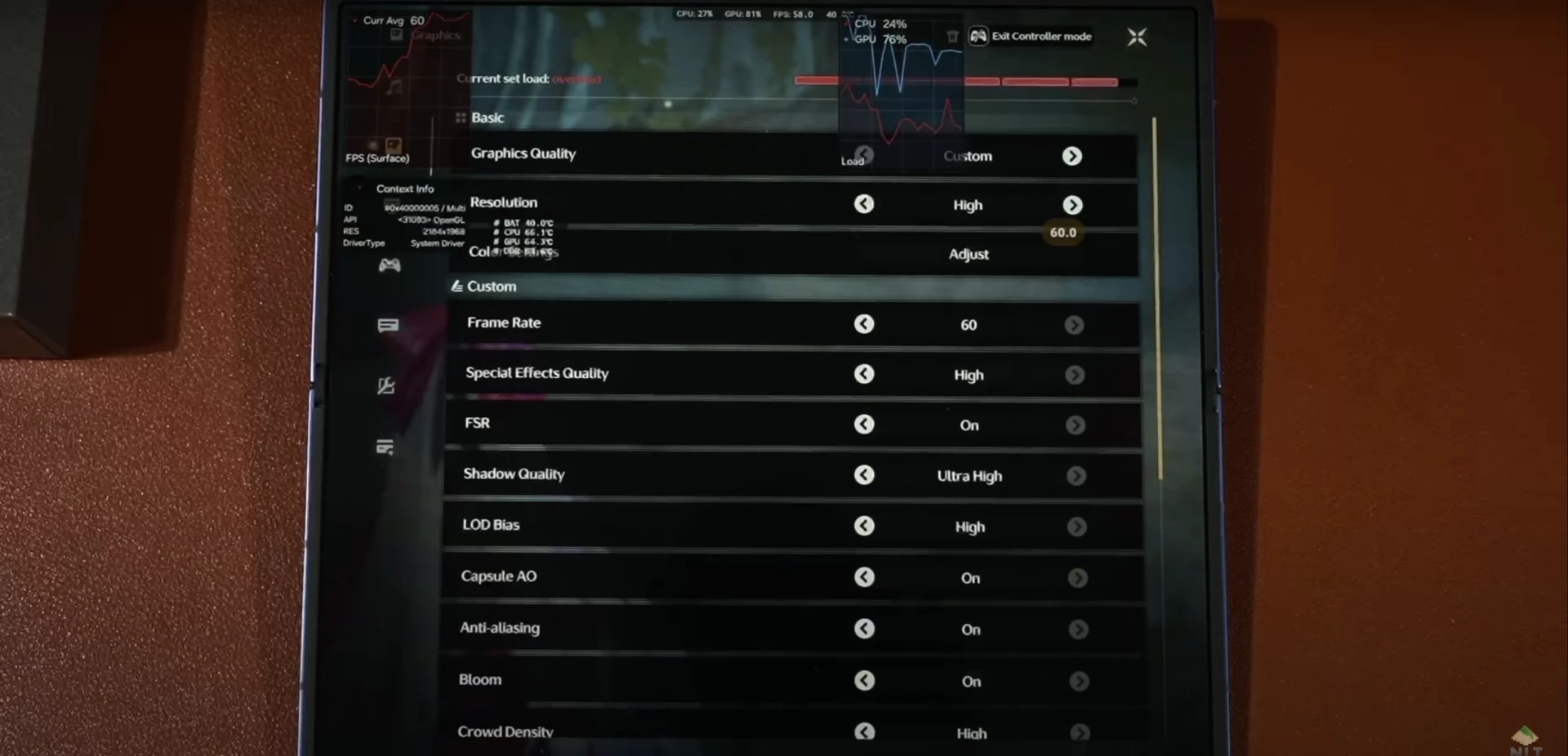1568x756 pixels.
Task: Select the wrench tools settings tab
Action: coord(386,385)
